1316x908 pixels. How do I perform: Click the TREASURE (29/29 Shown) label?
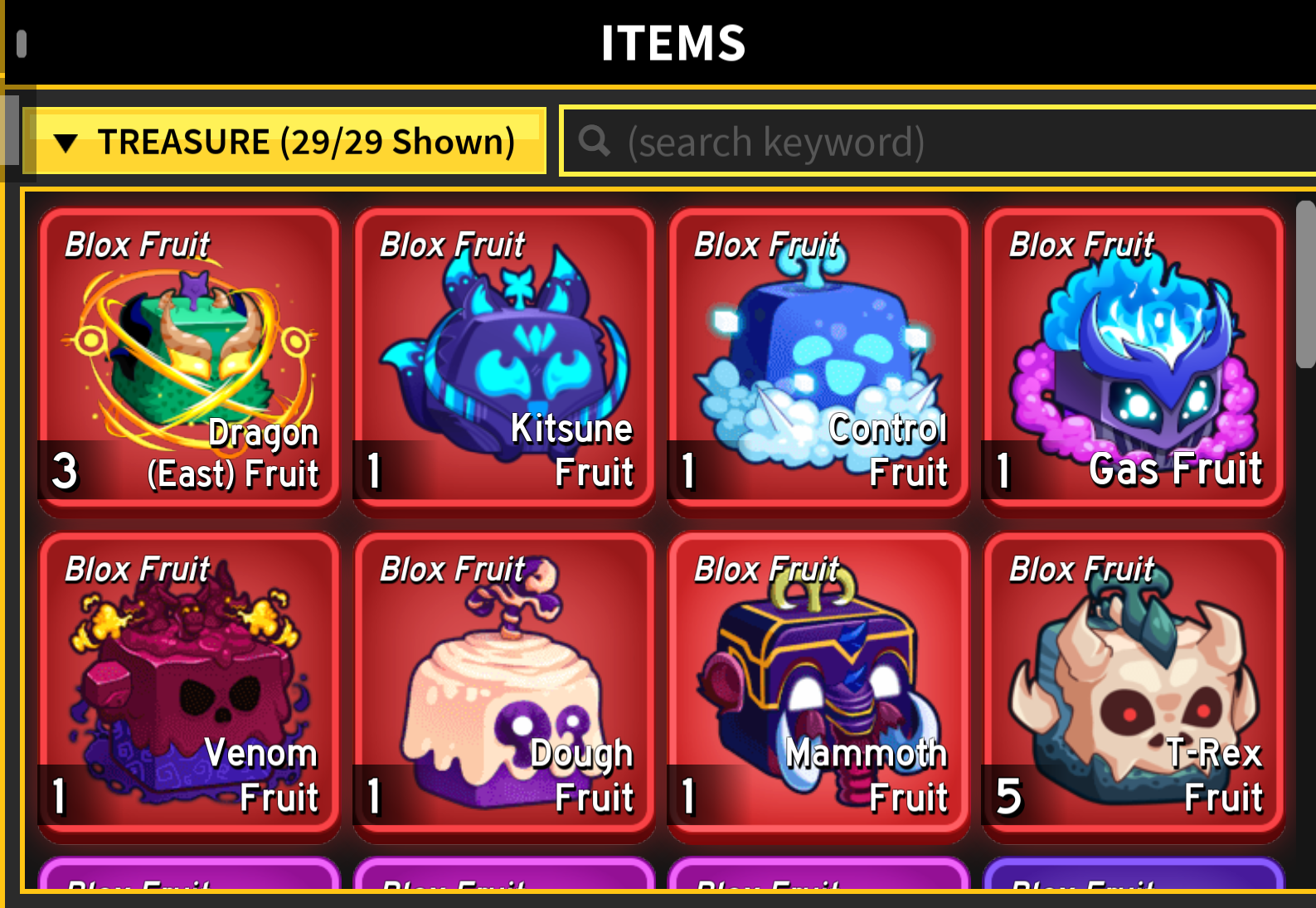click(307, 142)
